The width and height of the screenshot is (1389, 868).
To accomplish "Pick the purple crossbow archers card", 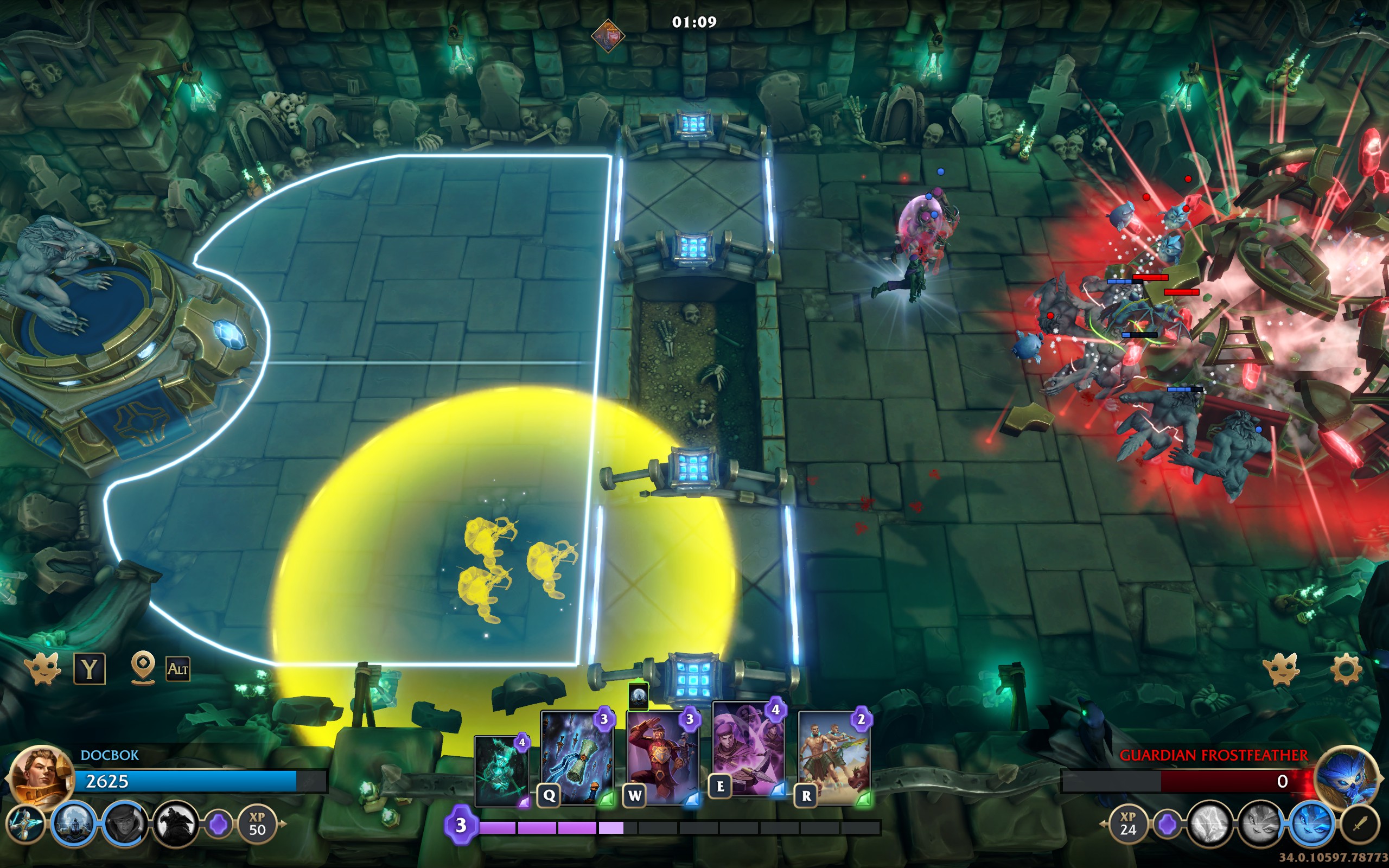I will tap(748, 749).
